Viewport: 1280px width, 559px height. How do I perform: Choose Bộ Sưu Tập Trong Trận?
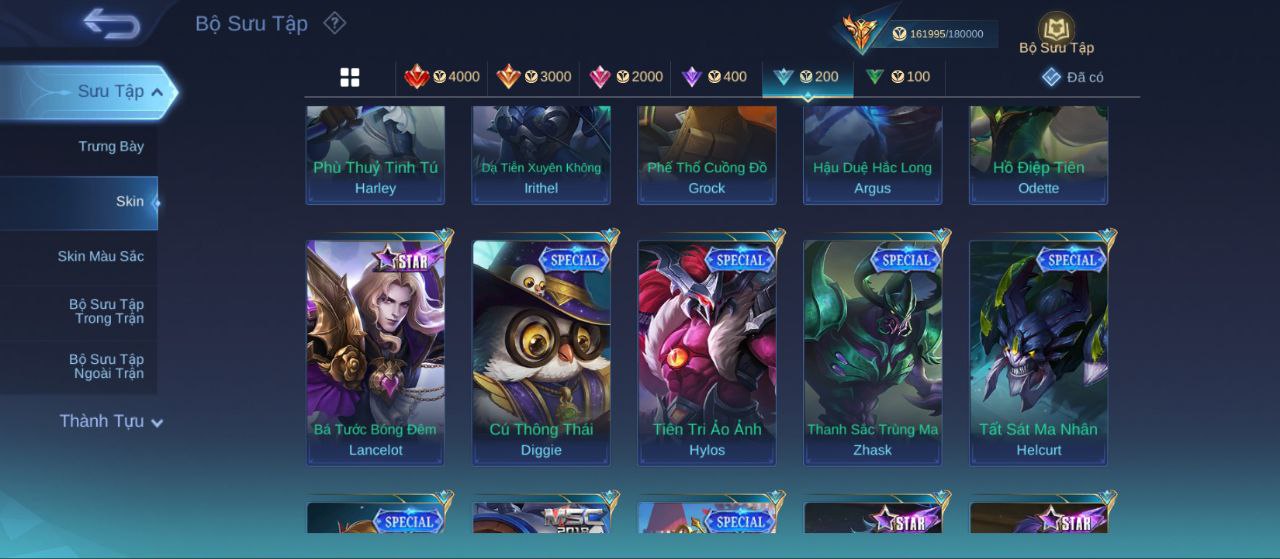[x=106, y=311]
